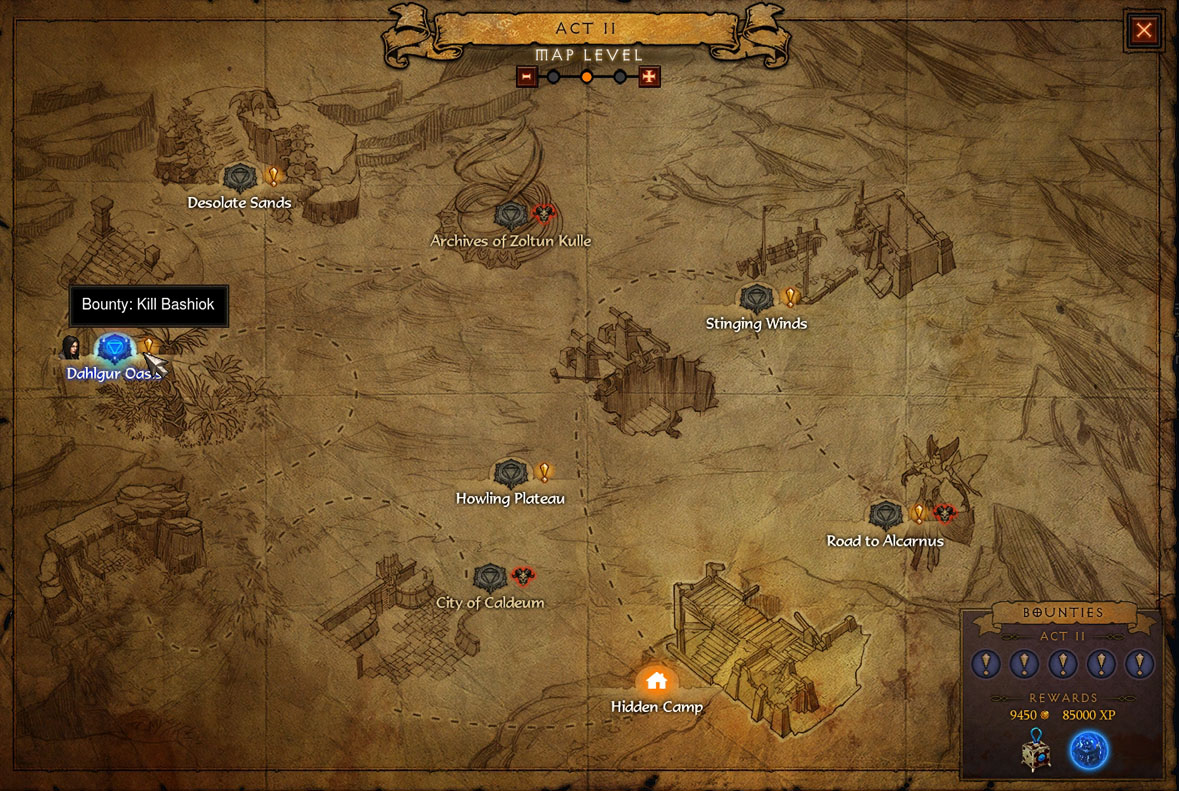Choose the Stinging Winds waypoint
This screenshot has width=1179, height=791.
[x=756, y=298]
